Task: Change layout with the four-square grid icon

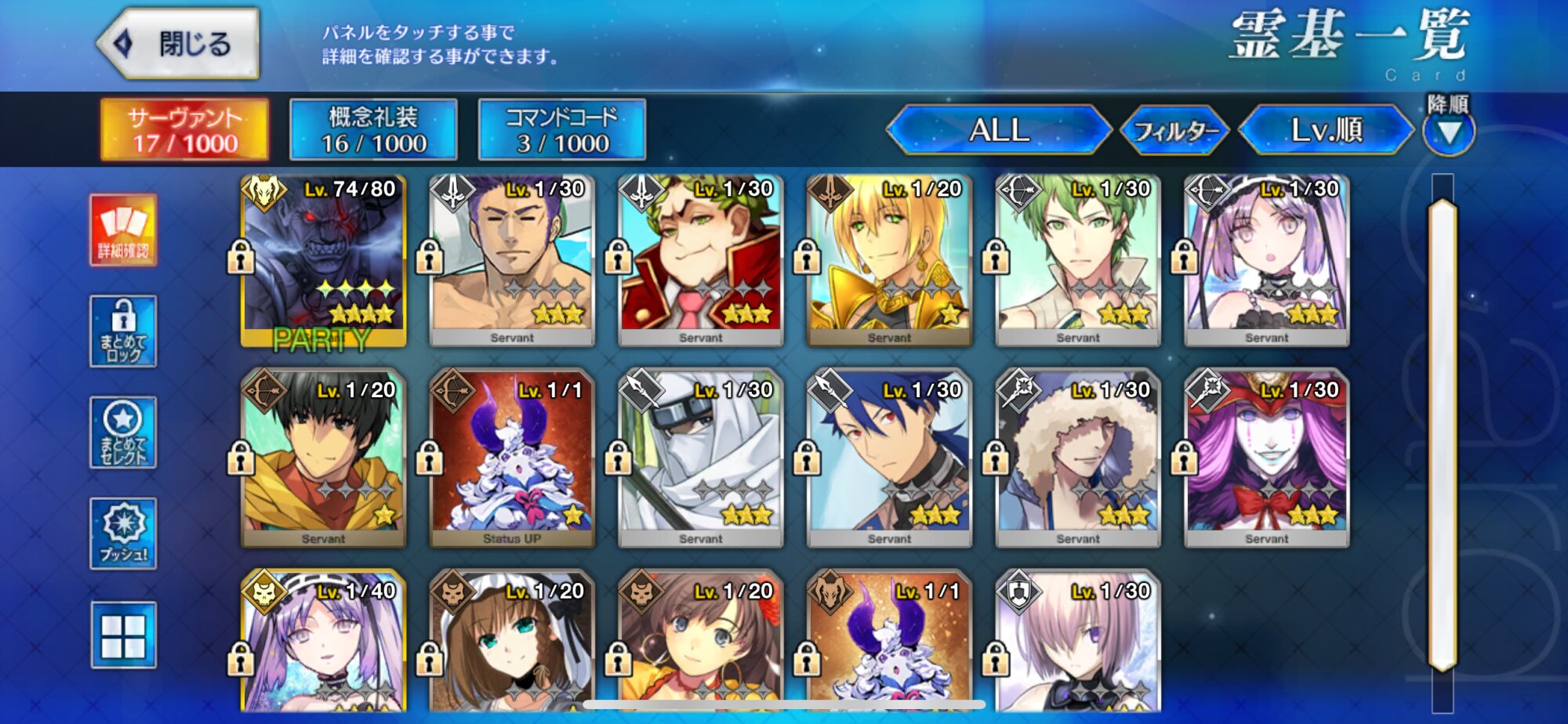Action: (123, 635)
